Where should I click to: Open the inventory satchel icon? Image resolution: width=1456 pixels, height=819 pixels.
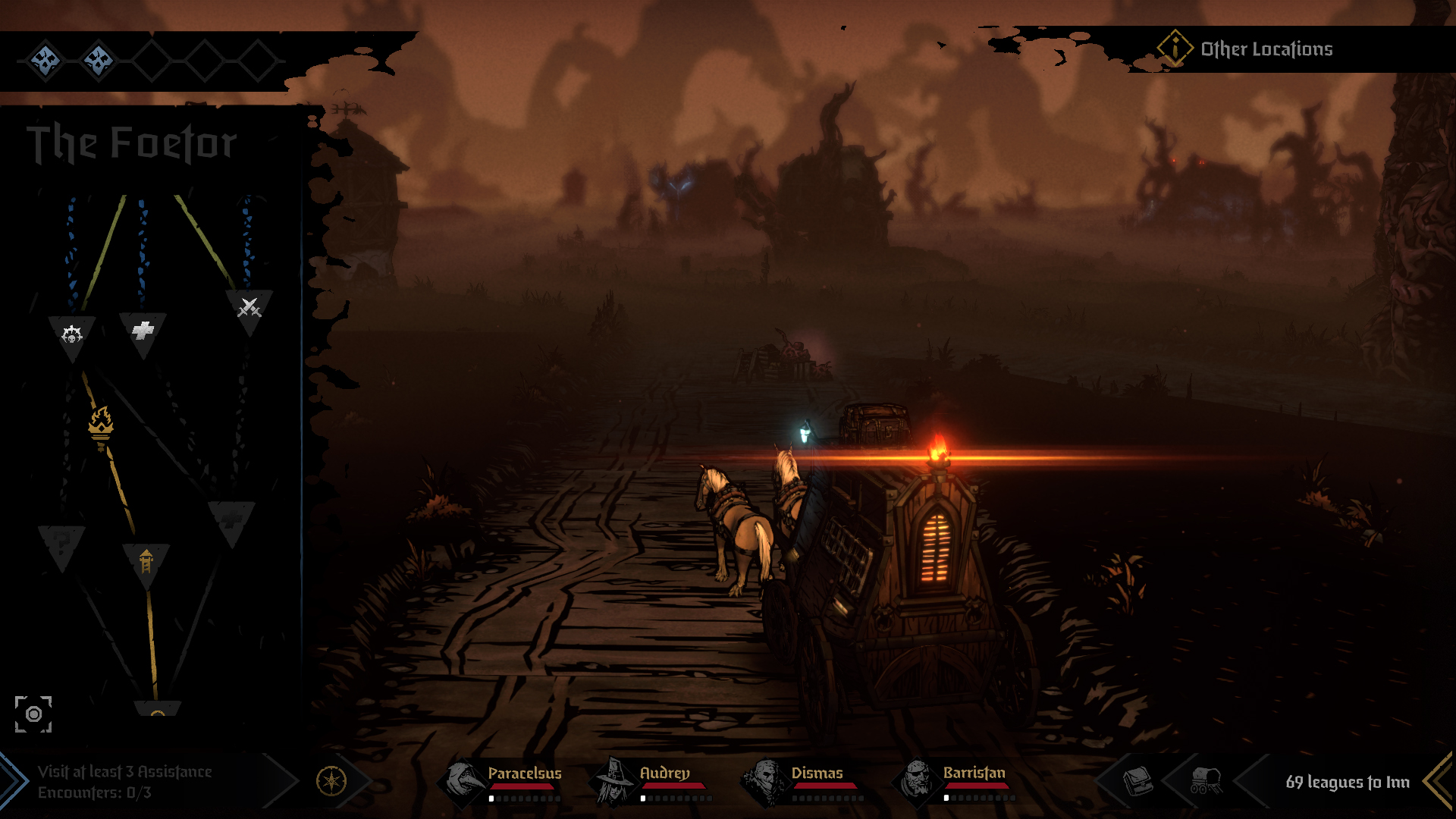point(1137,780)
